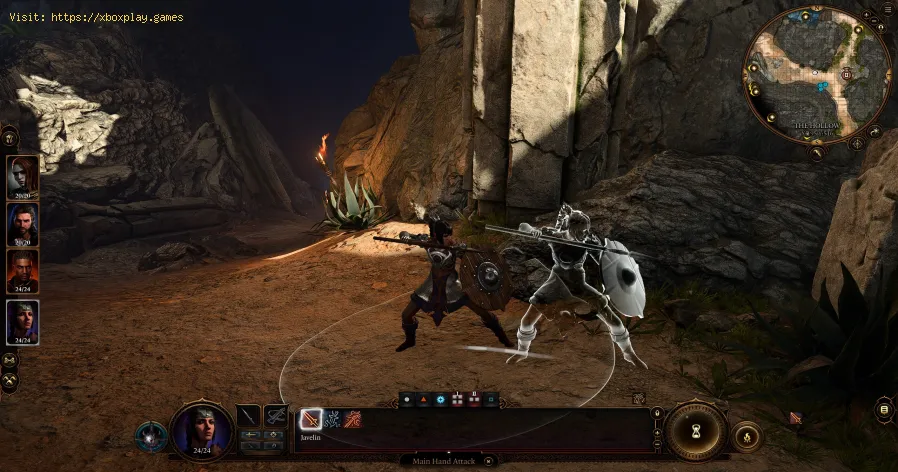The image size is (898, 472).
Task: Select the green-hooded character party portrait
Action: pyautogui.click(x=23, y=321)
